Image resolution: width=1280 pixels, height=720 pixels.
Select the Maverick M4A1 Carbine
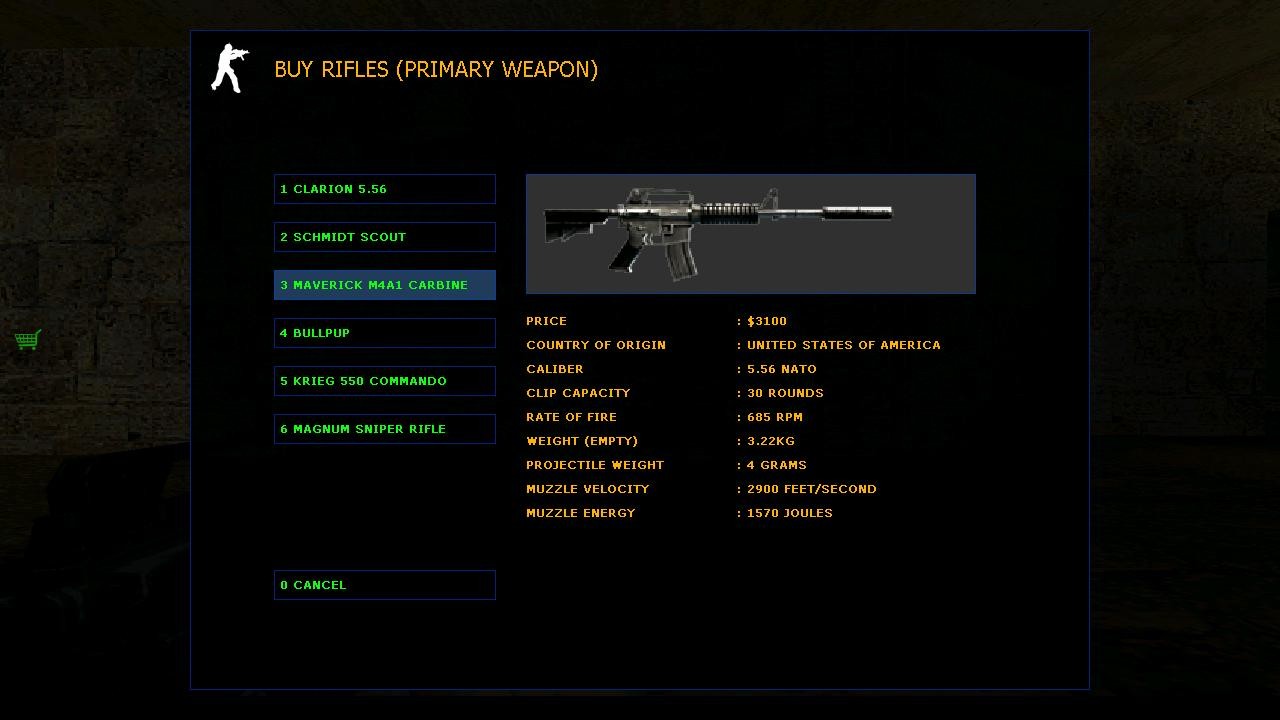pyautogui.click(x=384, y=285)
